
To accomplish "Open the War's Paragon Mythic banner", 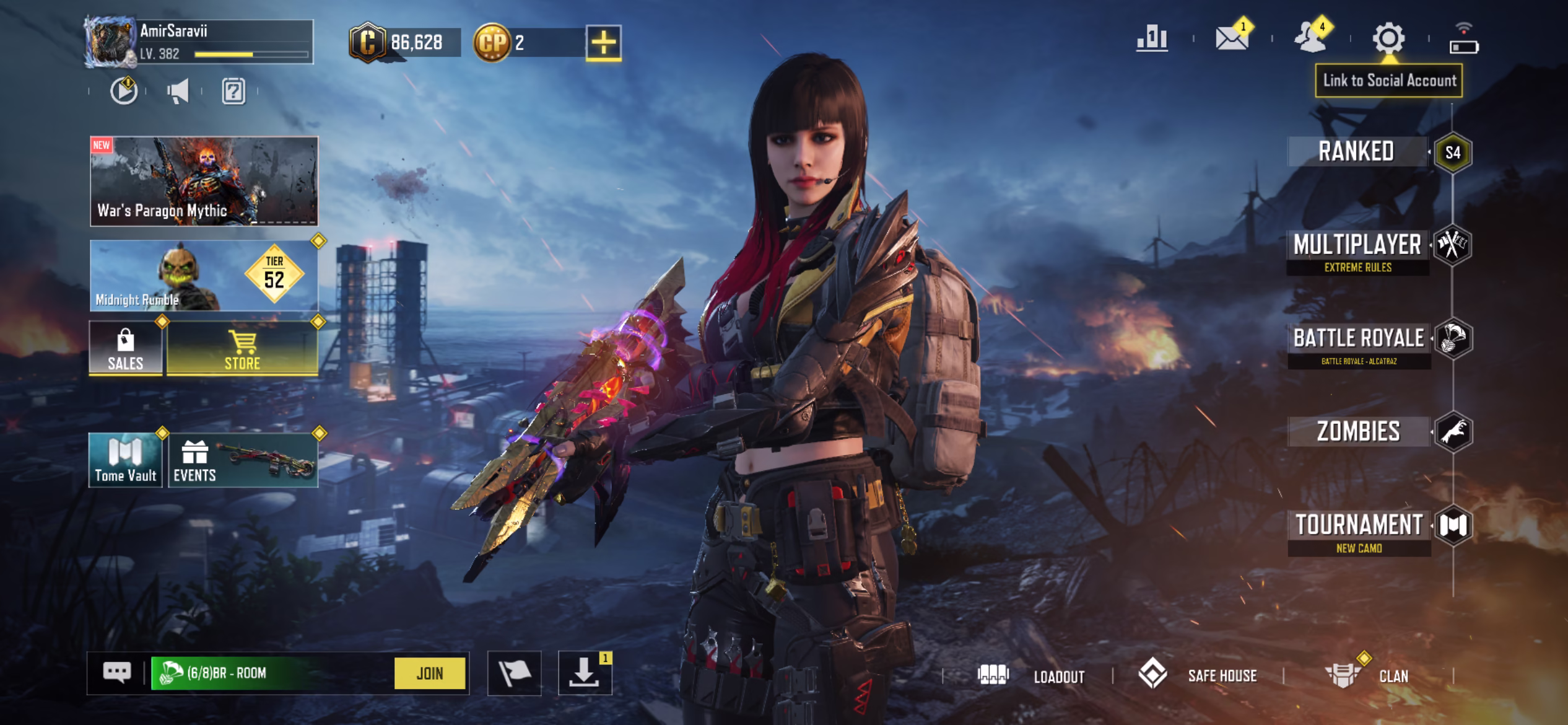I will coord(204,181).
